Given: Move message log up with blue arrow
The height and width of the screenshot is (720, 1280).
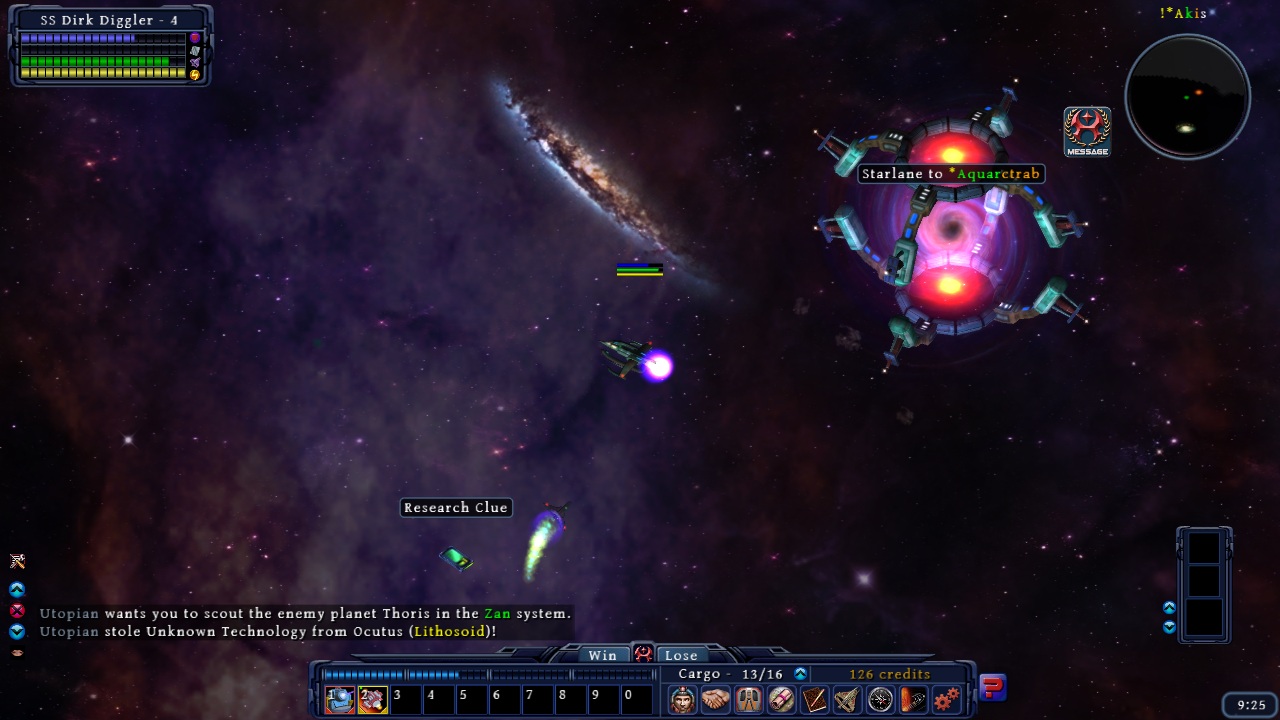Looking at the screenshot, I should pos(17,590).
